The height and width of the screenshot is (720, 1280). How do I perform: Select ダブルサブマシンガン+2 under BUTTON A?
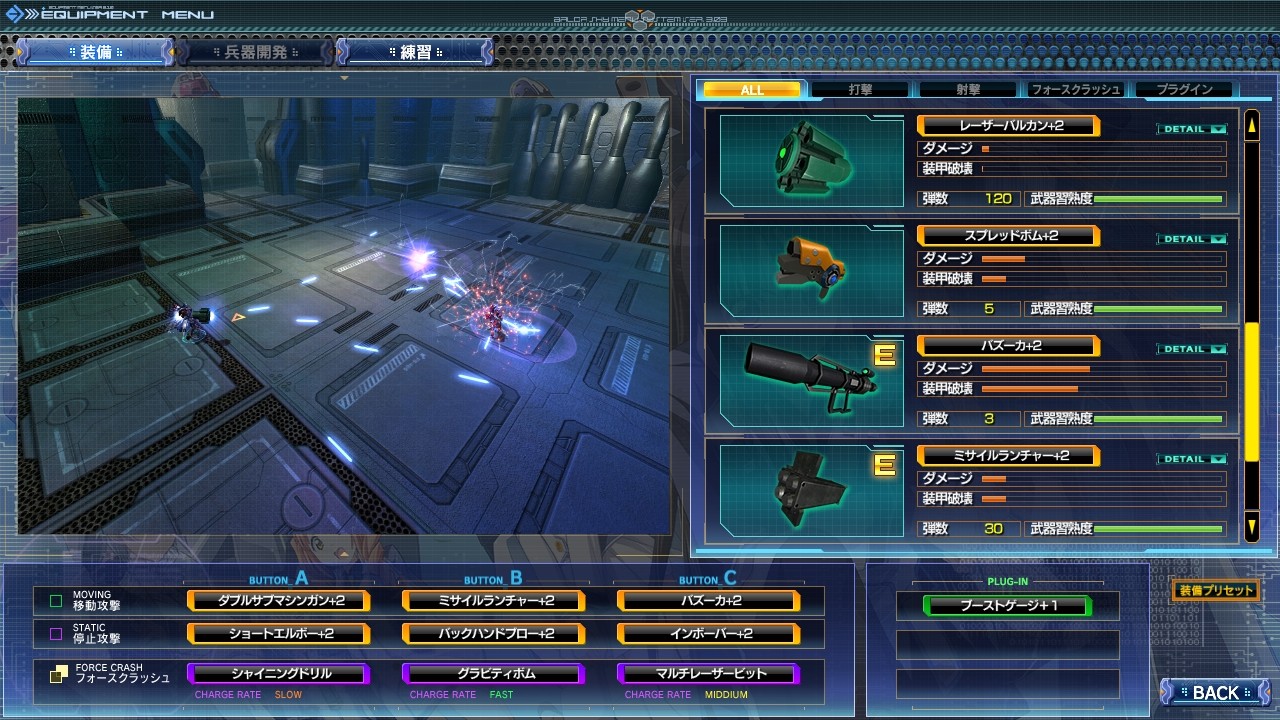tap(277, 602)
